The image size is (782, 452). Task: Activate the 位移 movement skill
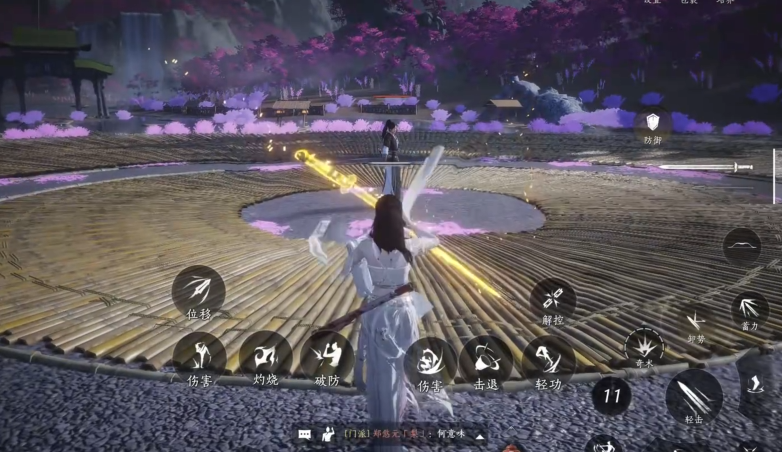click(x=198, y=291)
